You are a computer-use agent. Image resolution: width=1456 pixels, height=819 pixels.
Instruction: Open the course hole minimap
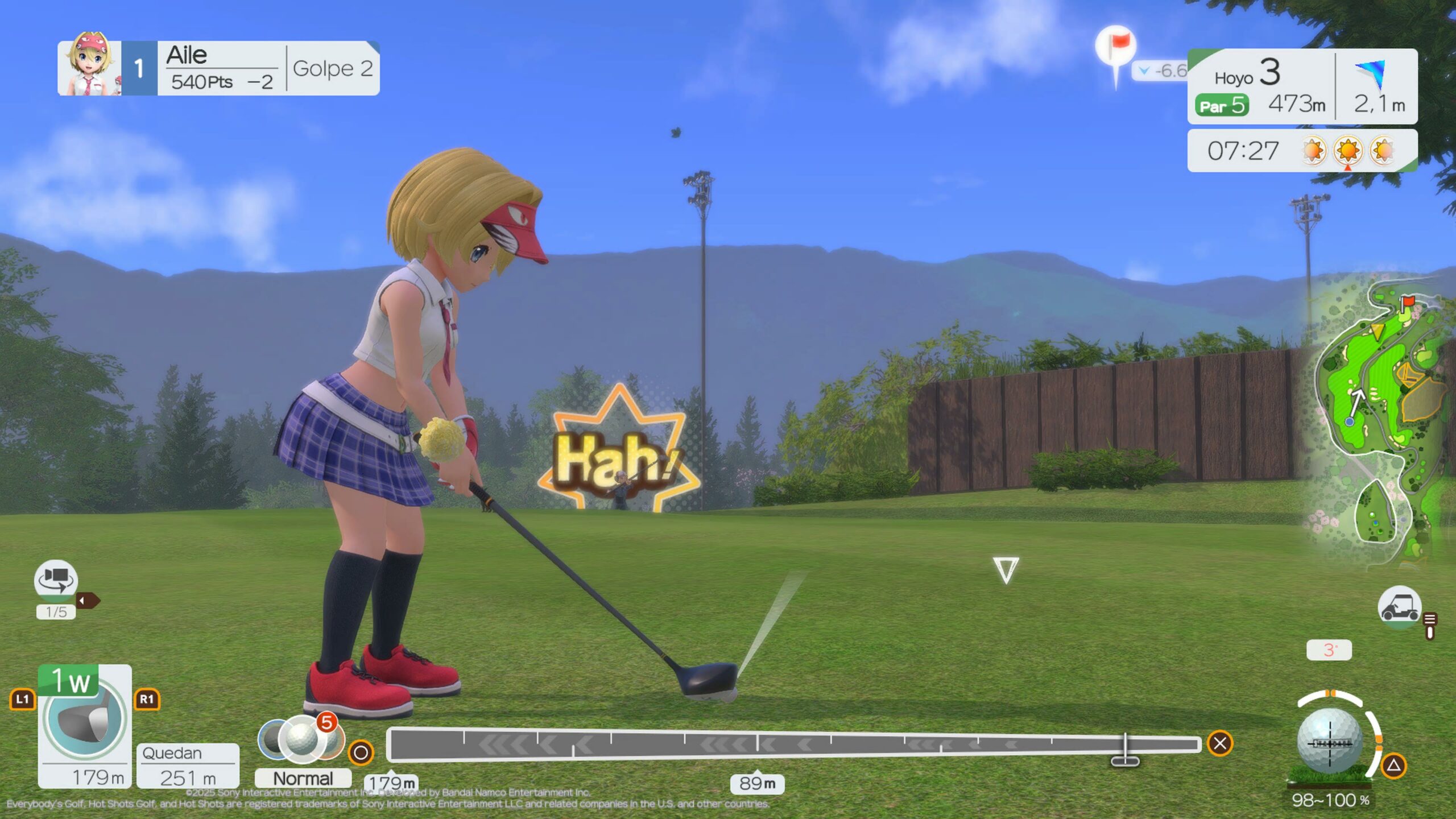pyautogui.click(x=1382, y=421)
